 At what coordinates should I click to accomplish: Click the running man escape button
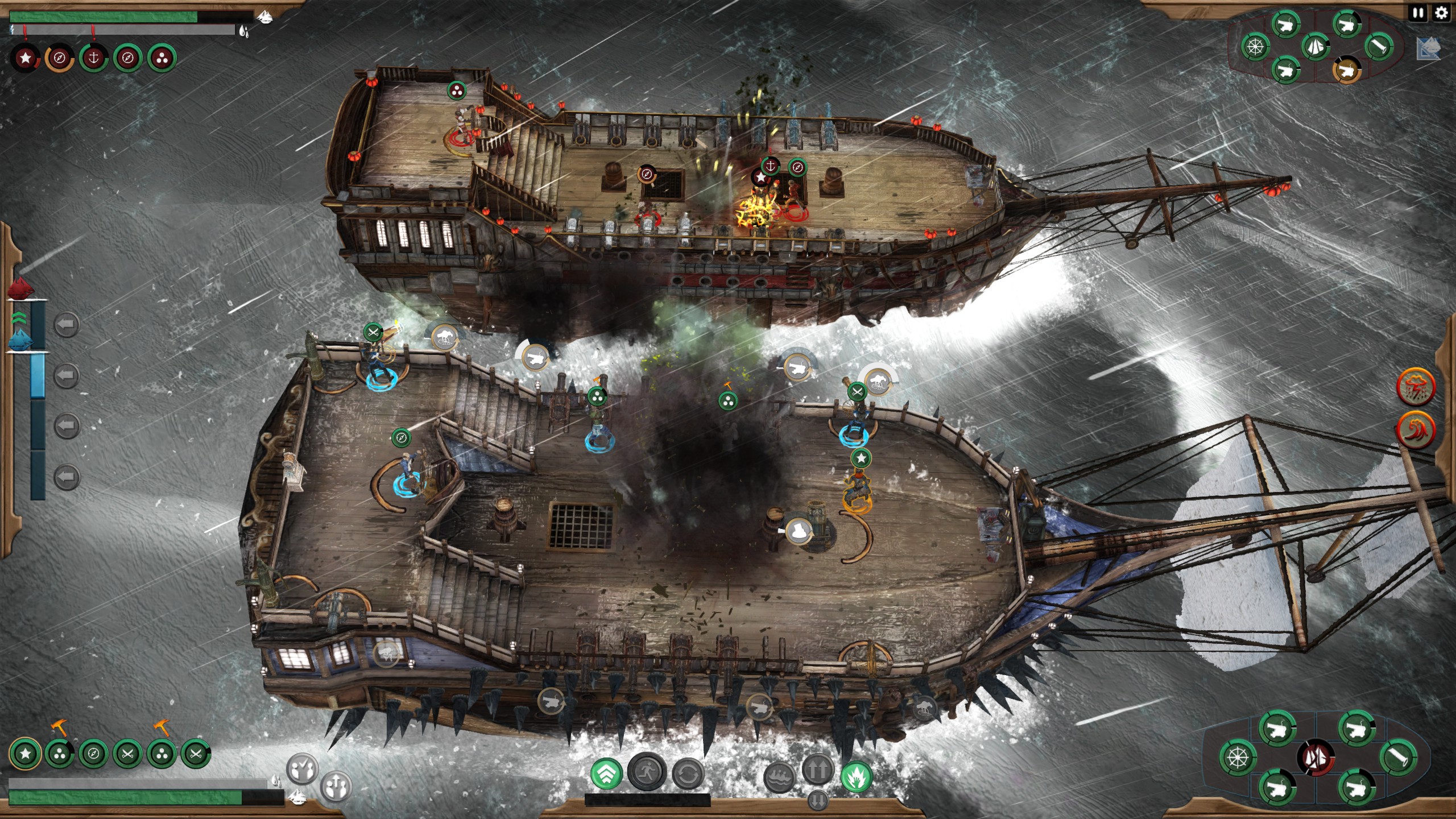(x=647, y=772)
